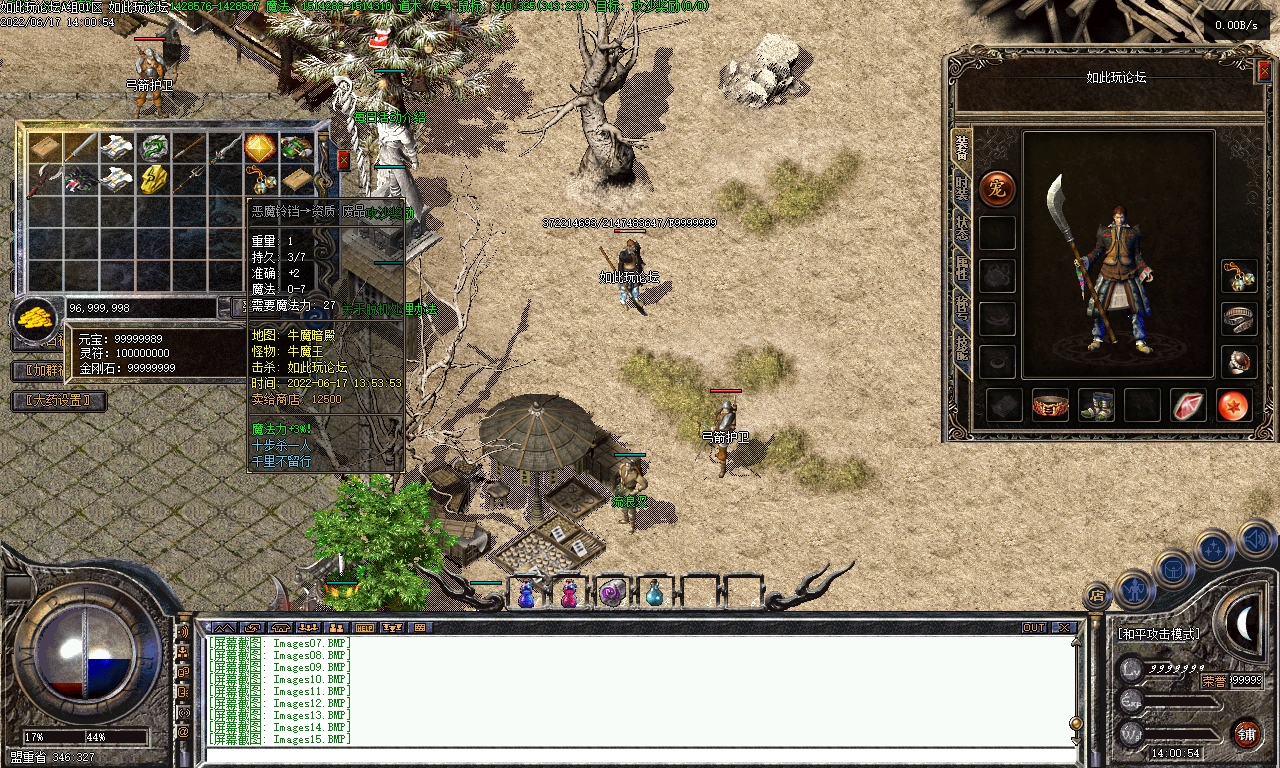Close the inventory bag window
Viewport: 1280px width, 768px height.
(x=344, y=160)
